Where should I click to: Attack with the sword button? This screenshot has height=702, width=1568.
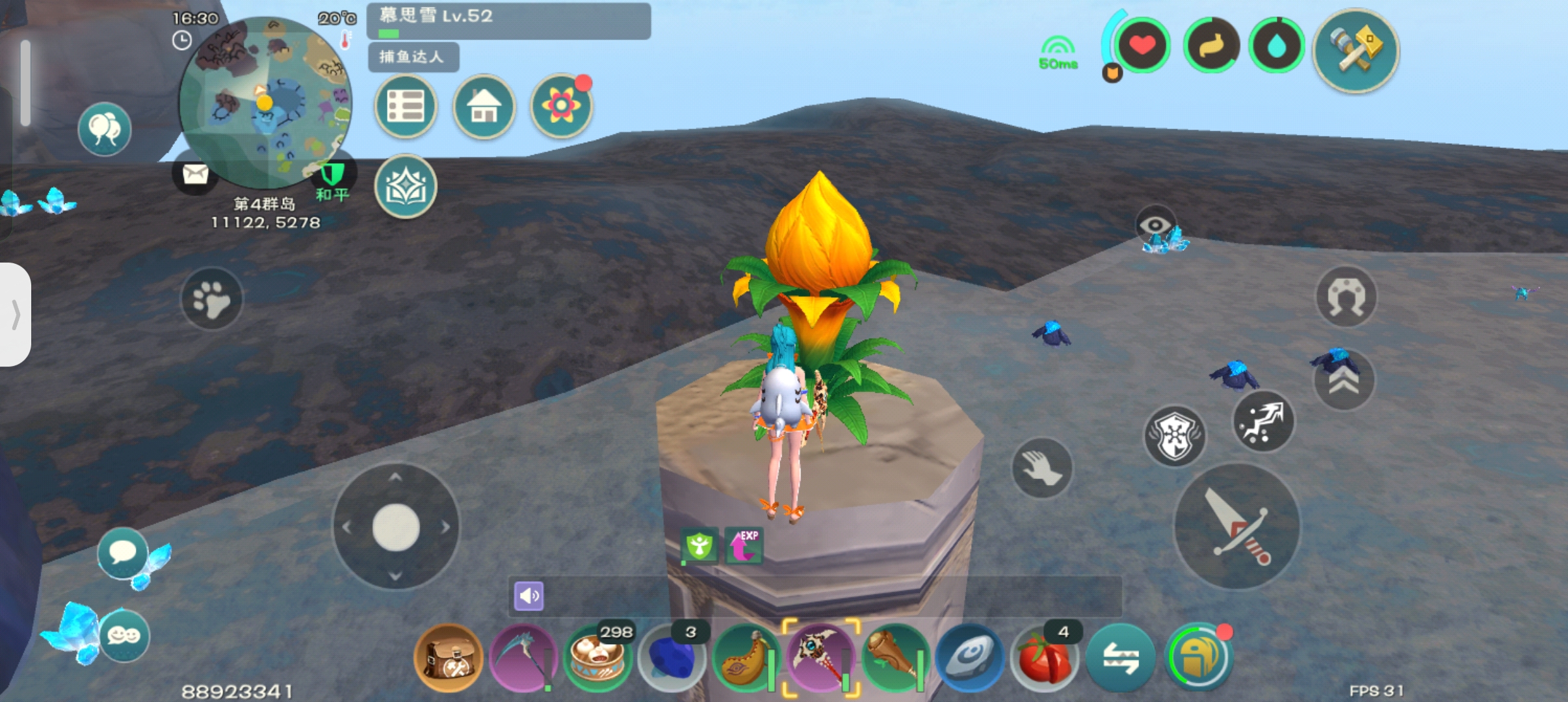pos(1237,526)
